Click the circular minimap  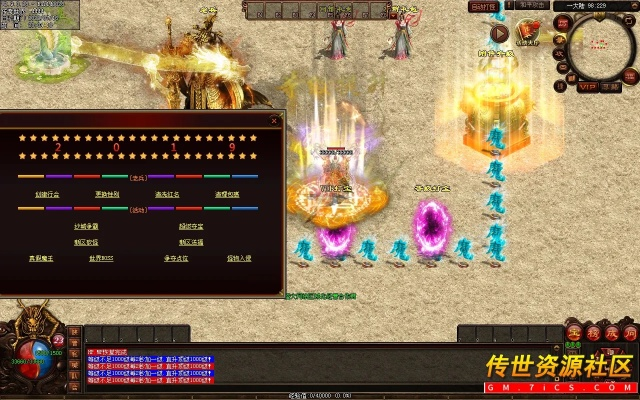click(600, 45)
